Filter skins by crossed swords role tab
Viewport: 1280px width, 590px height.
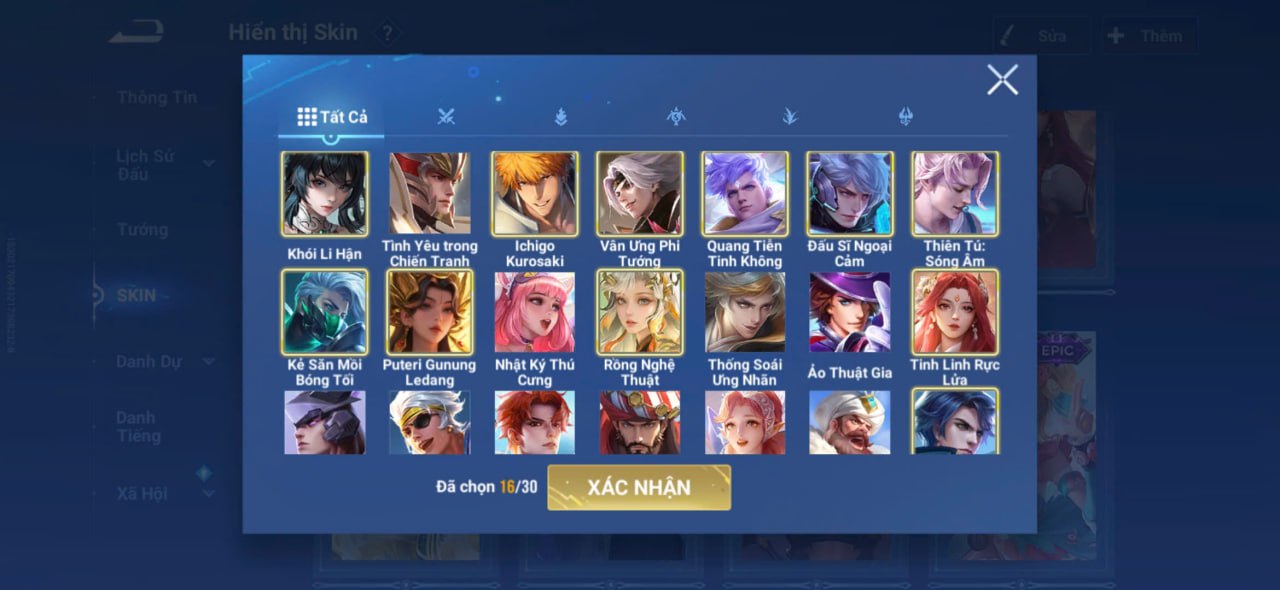[x=446, y=117]
